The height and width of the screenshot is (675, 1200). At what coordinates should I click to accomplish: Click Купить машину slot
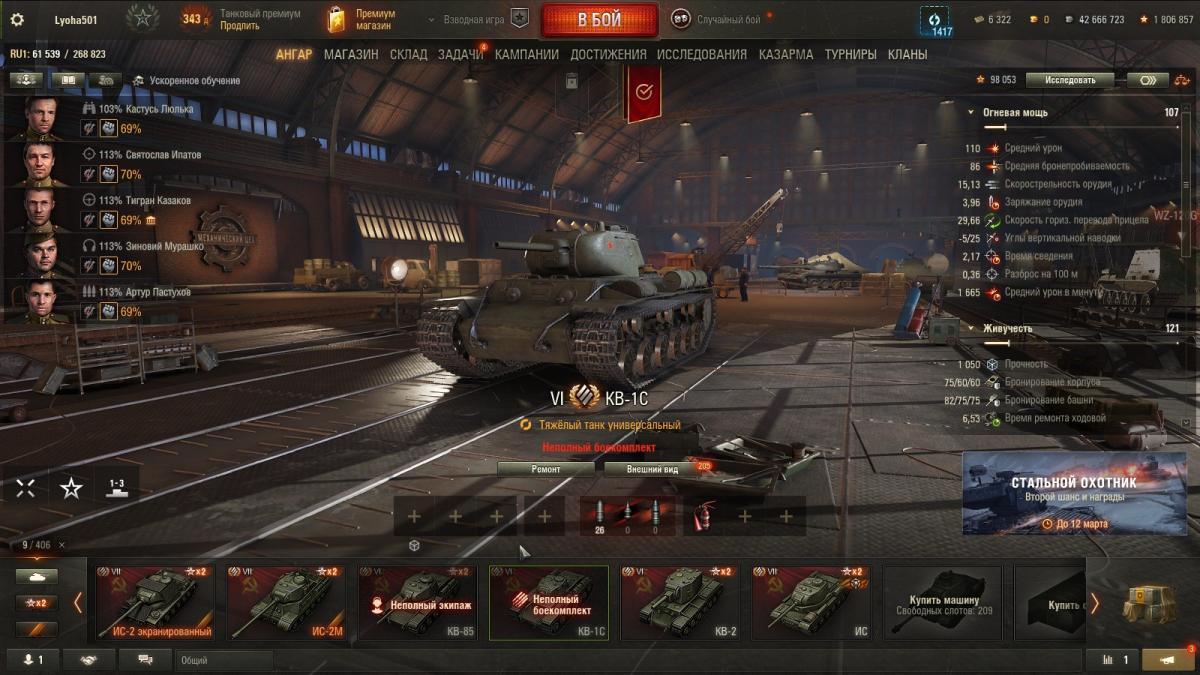pos(943,603)
